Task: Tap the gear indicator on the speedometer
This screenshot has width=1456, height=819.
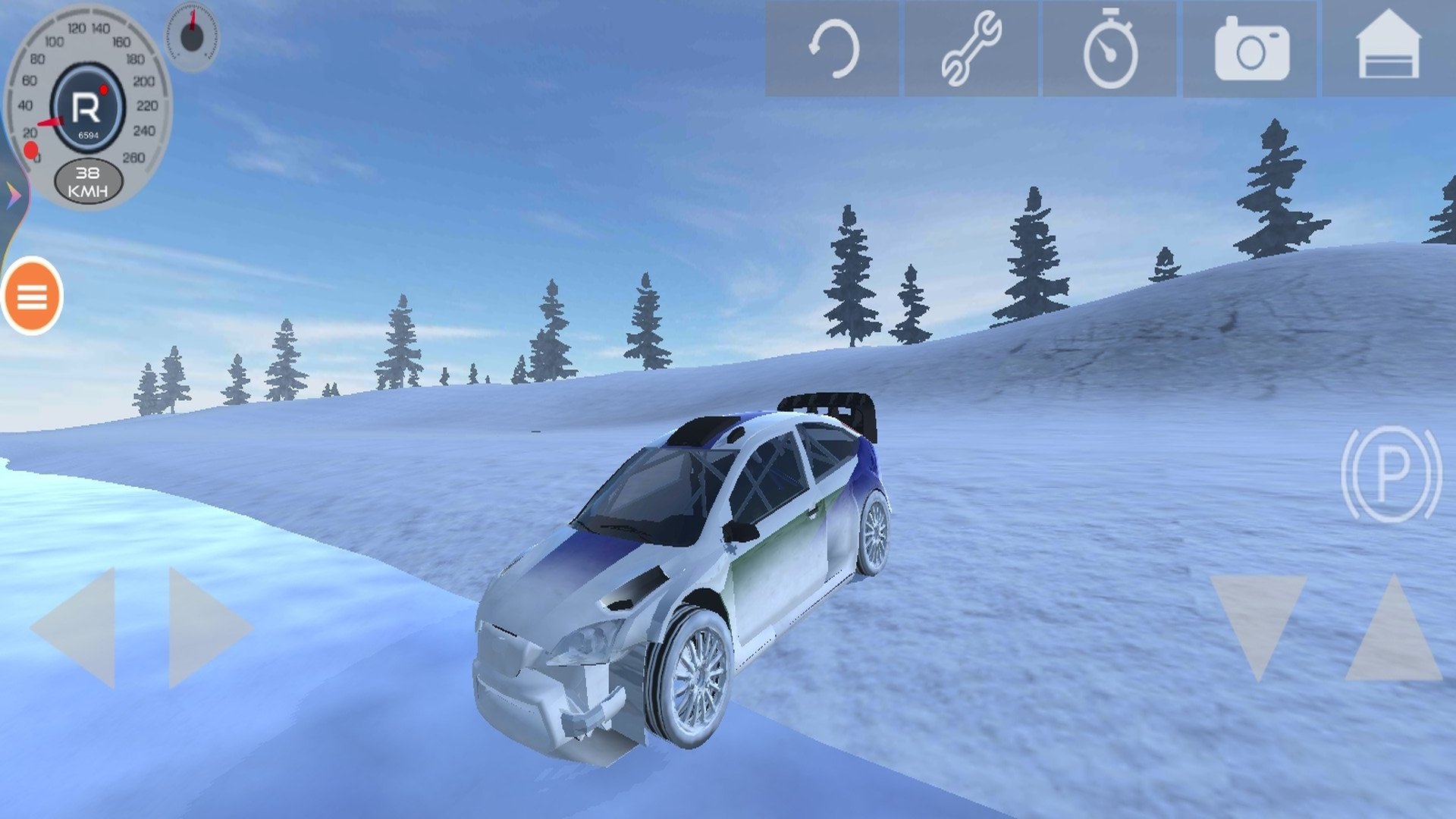Action: click(x=87, y=108)
